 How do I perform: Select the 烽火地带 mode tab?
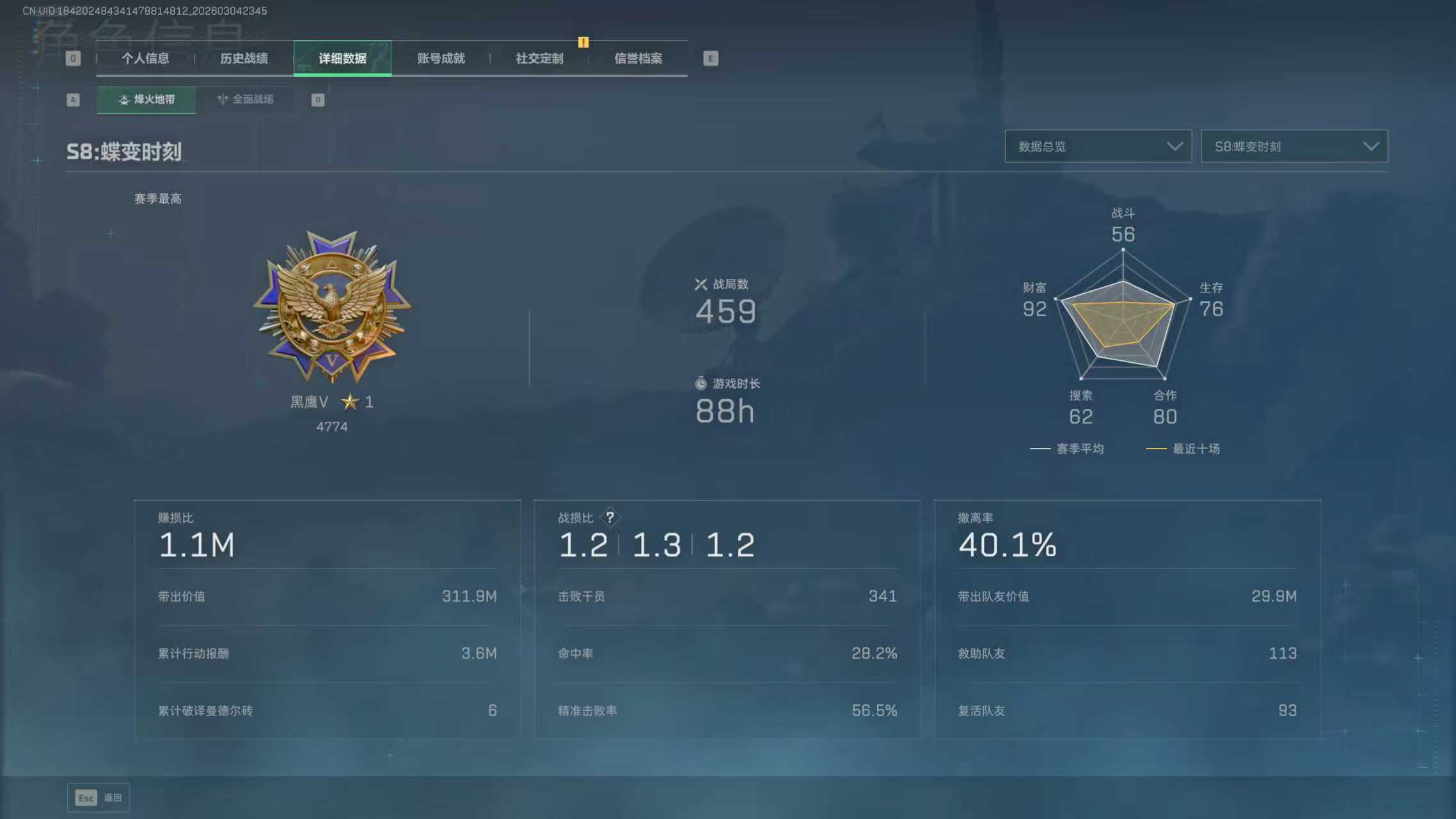point(146,100)
